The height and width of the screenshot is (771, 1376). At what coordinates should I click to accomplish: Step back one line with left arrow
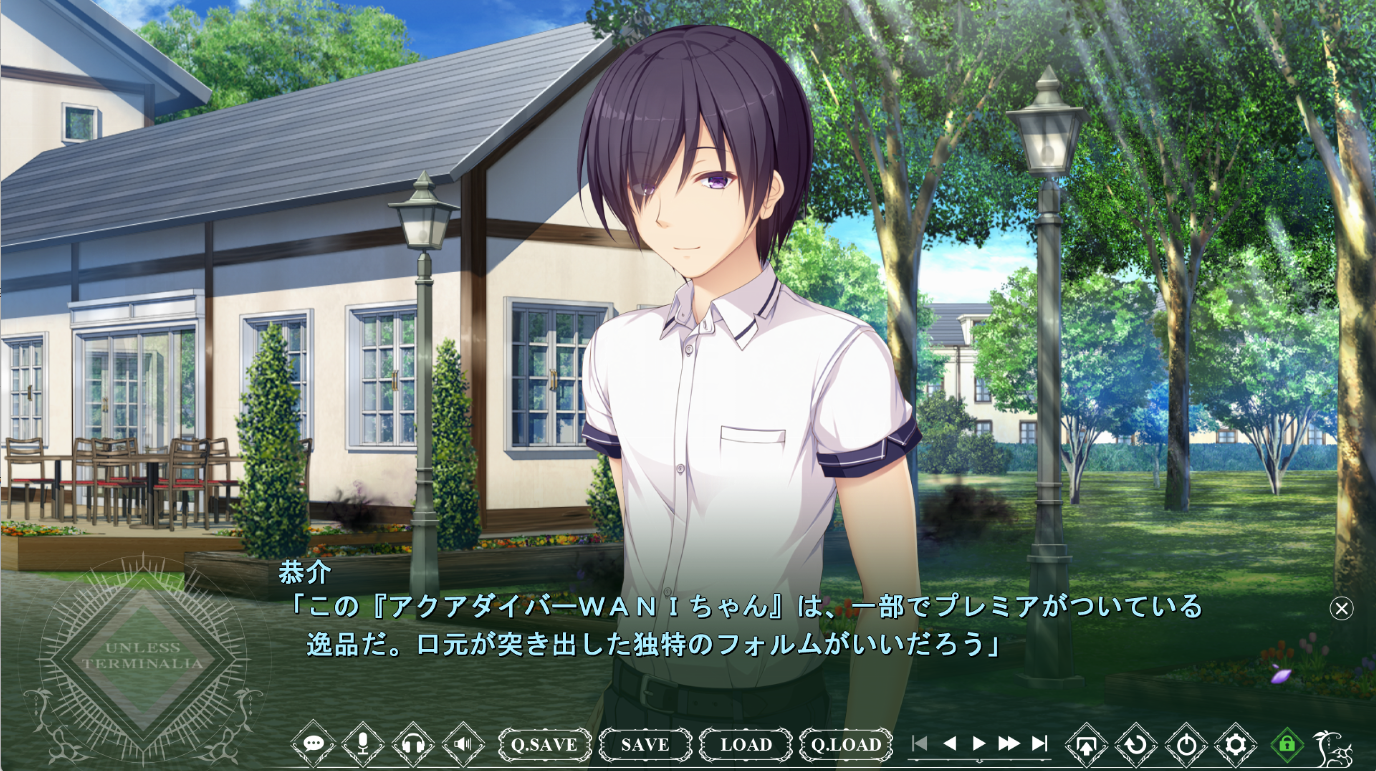950,743
